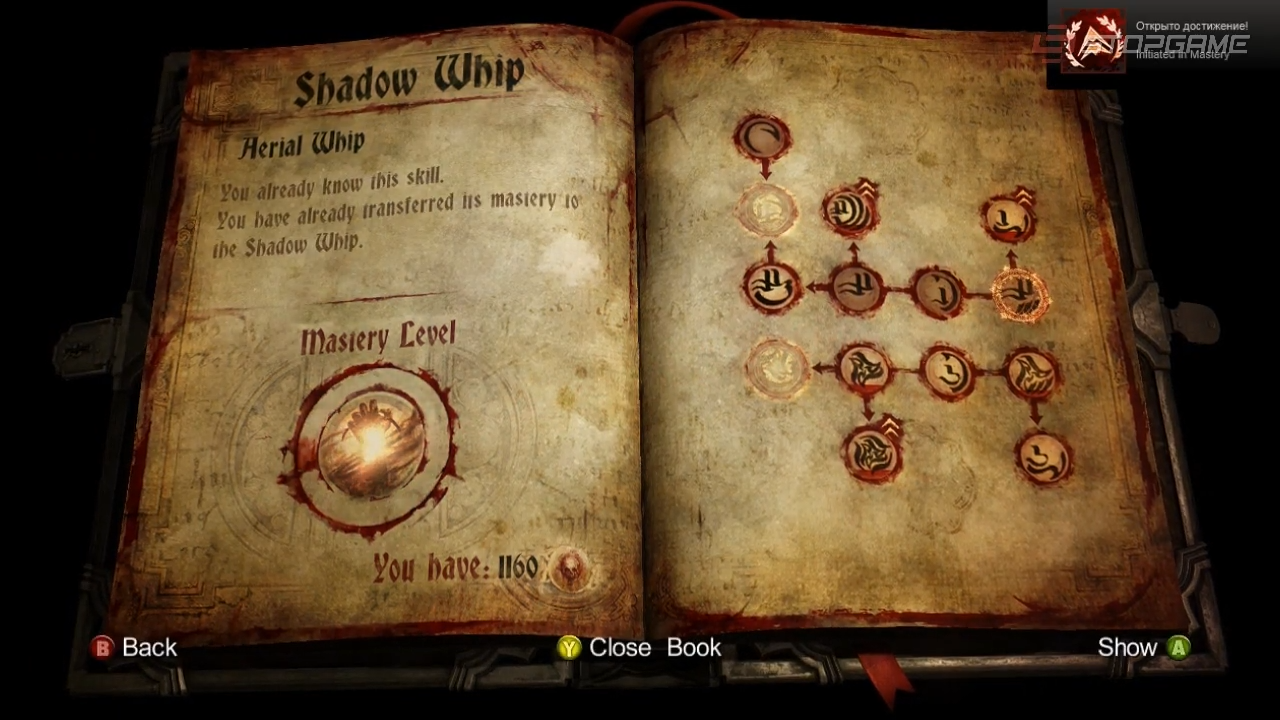Open the achievement unlocked notification
Image resolution: width=1280 pixels, height=720 pixels.
click(x=1162, y=43)
